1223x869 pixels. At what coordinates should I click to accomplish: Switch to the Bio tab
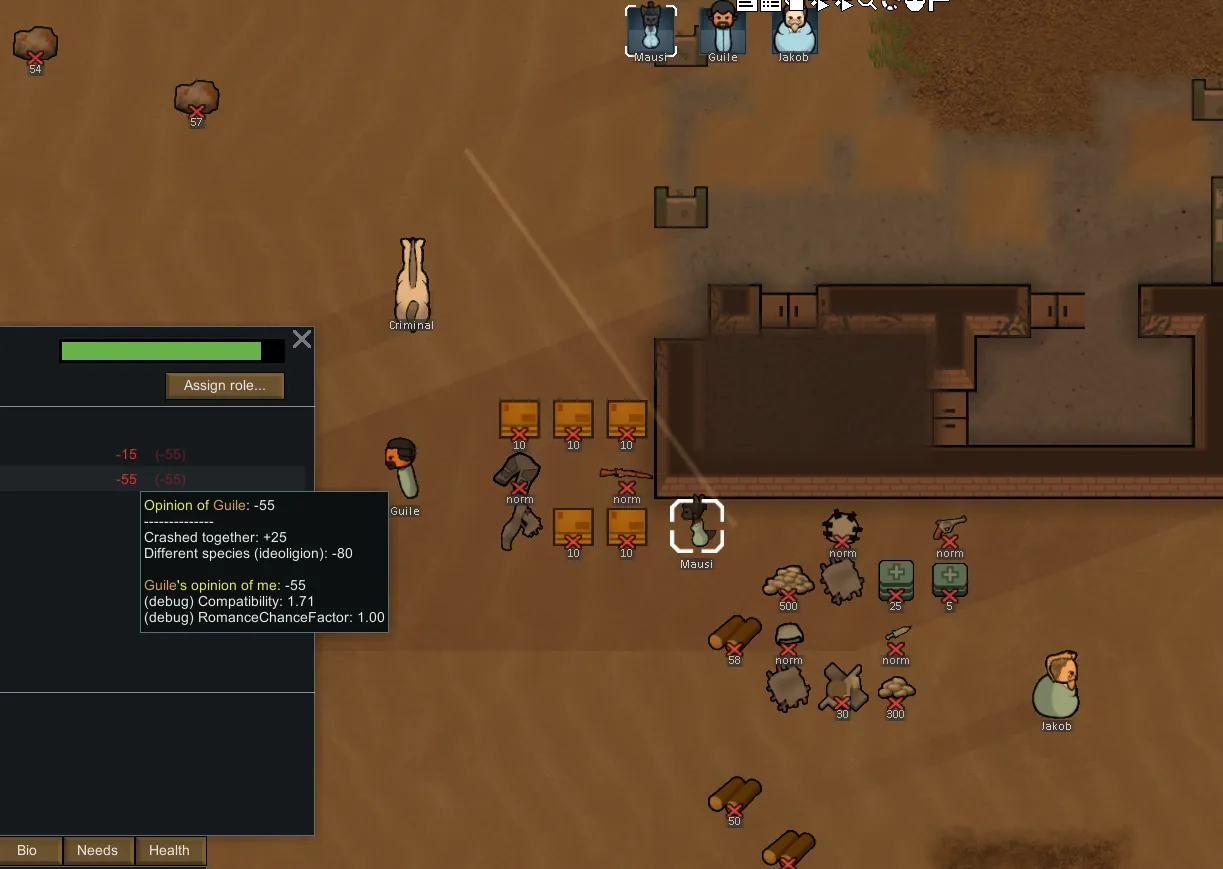(x=27, y=850)
